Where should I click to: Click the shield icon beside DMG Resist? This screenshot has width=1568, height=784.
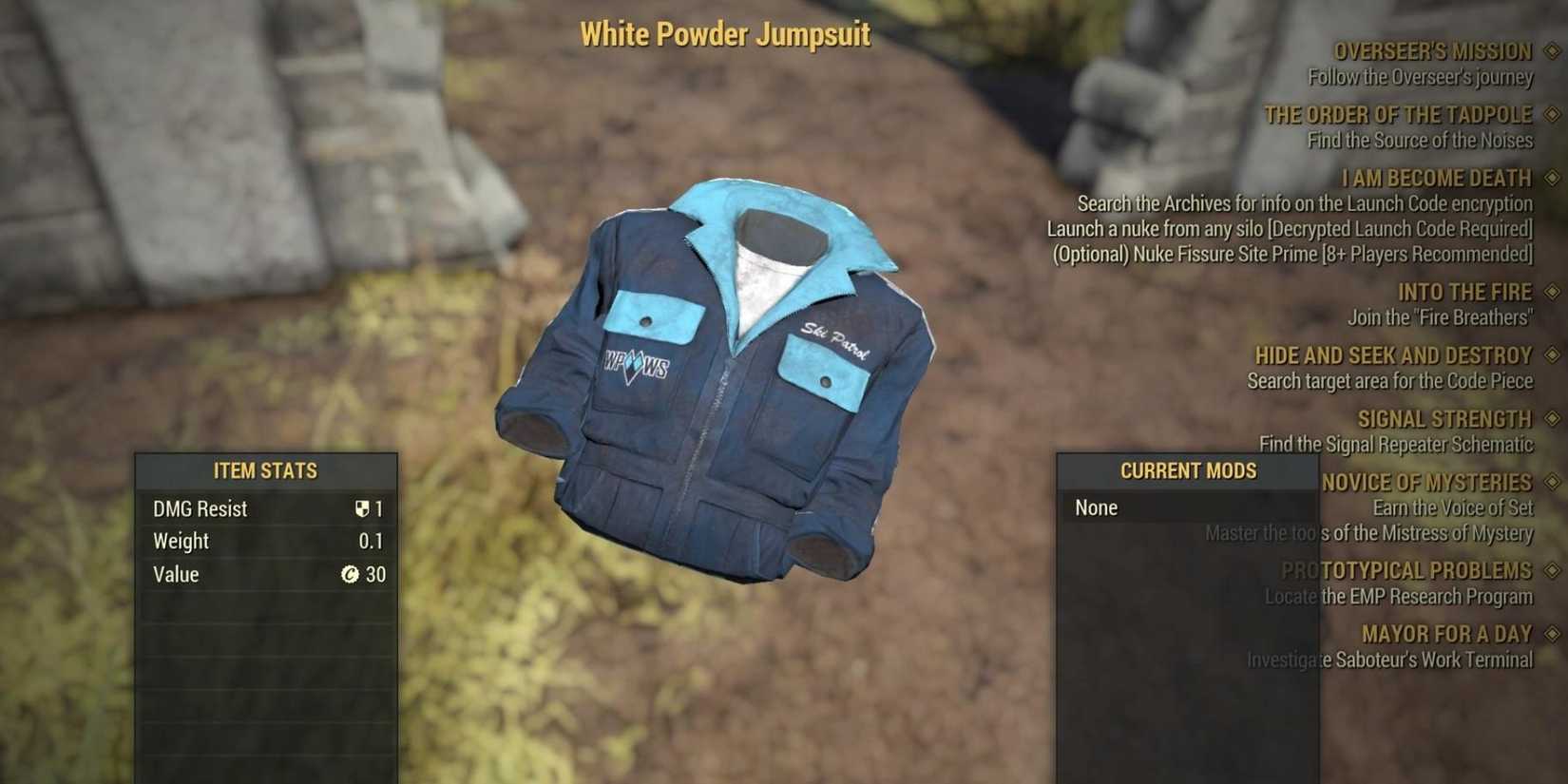362,508
